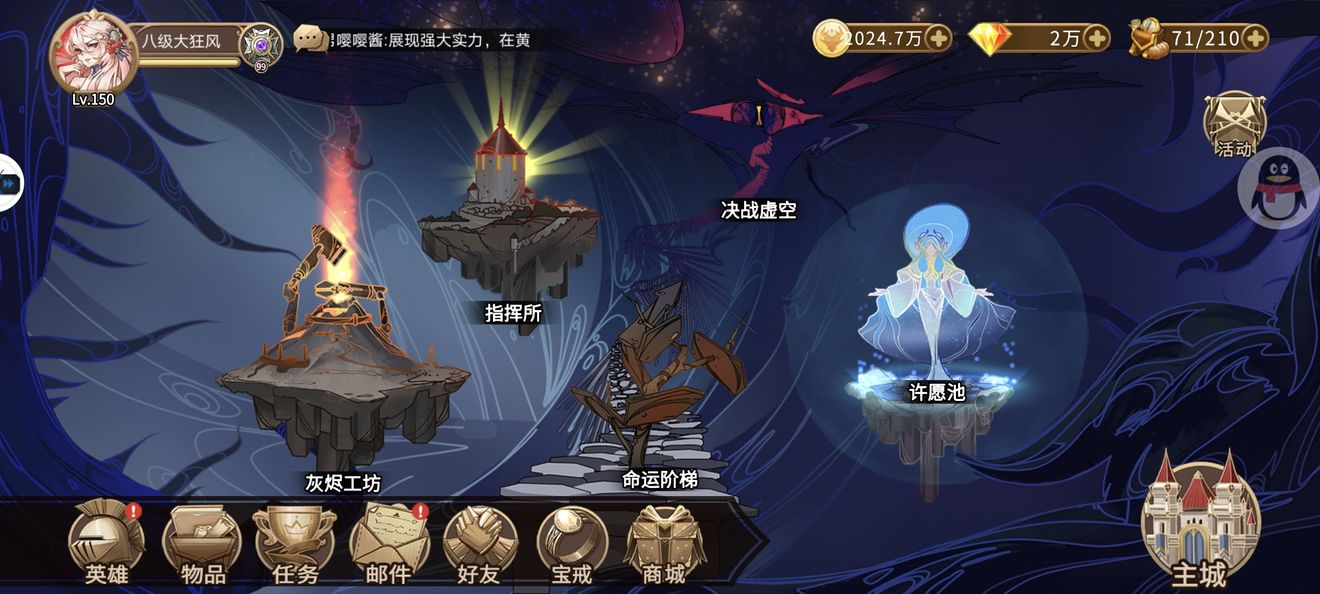Open the 英雄 heroes menu
1320x594 pixels.
105,541
